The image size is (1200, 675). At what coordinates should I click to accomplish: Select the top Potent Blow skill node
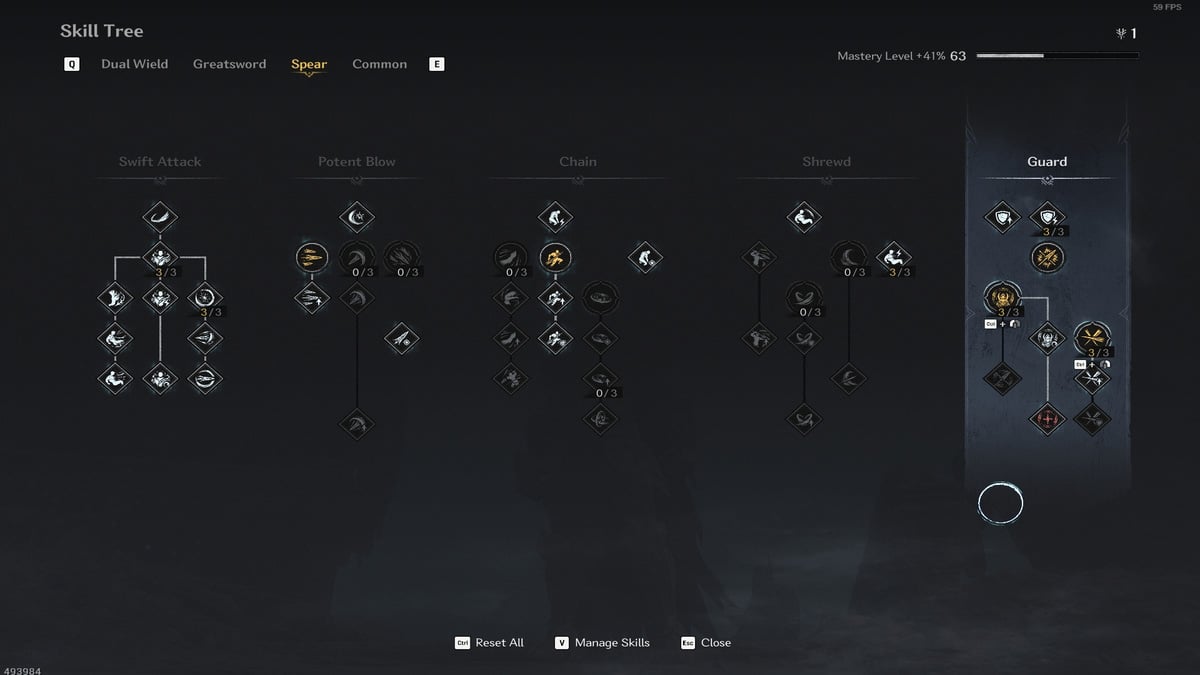(x=357, y=216)
